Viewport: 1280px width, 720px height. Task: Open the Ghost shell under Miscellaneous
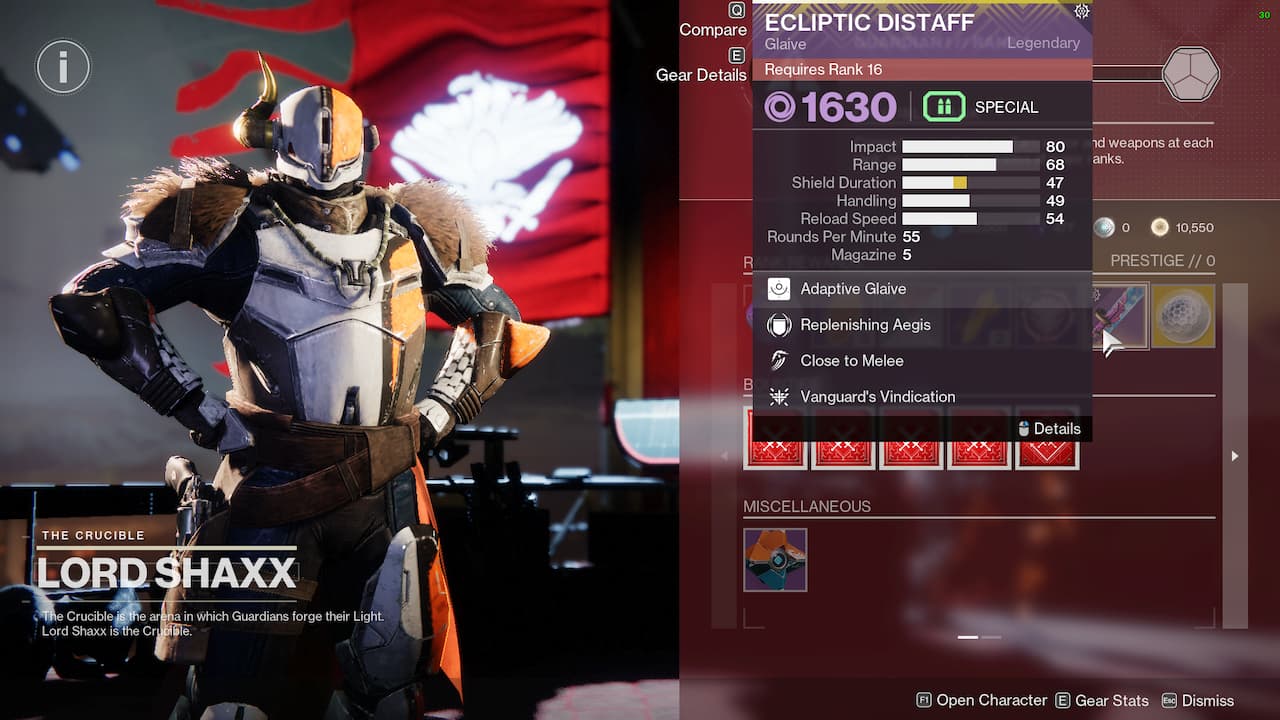(775, 560)
